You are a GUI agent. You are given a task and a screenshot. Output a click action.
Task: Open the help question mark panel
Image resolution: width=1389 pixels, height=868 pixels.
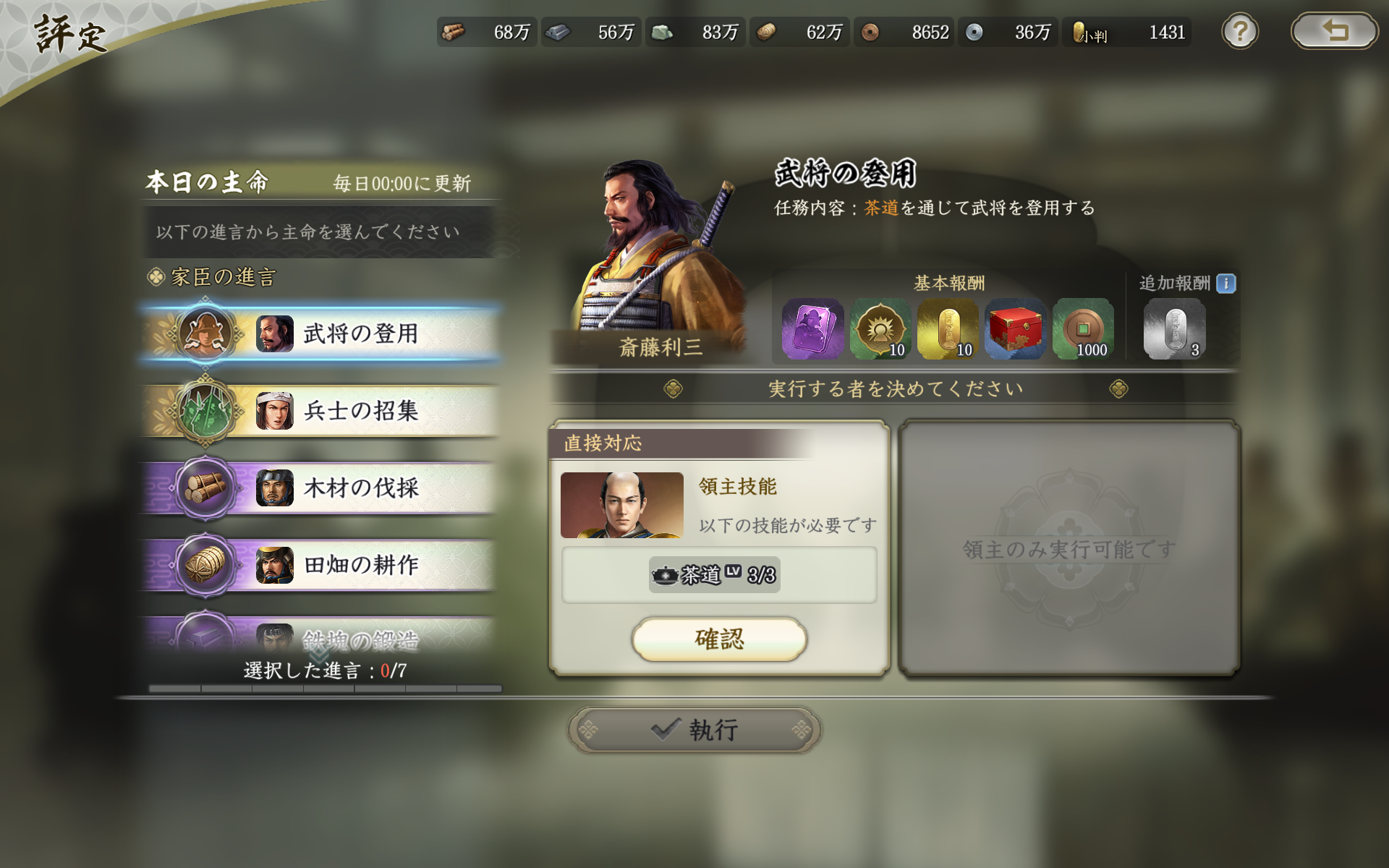coord(1239,32)
